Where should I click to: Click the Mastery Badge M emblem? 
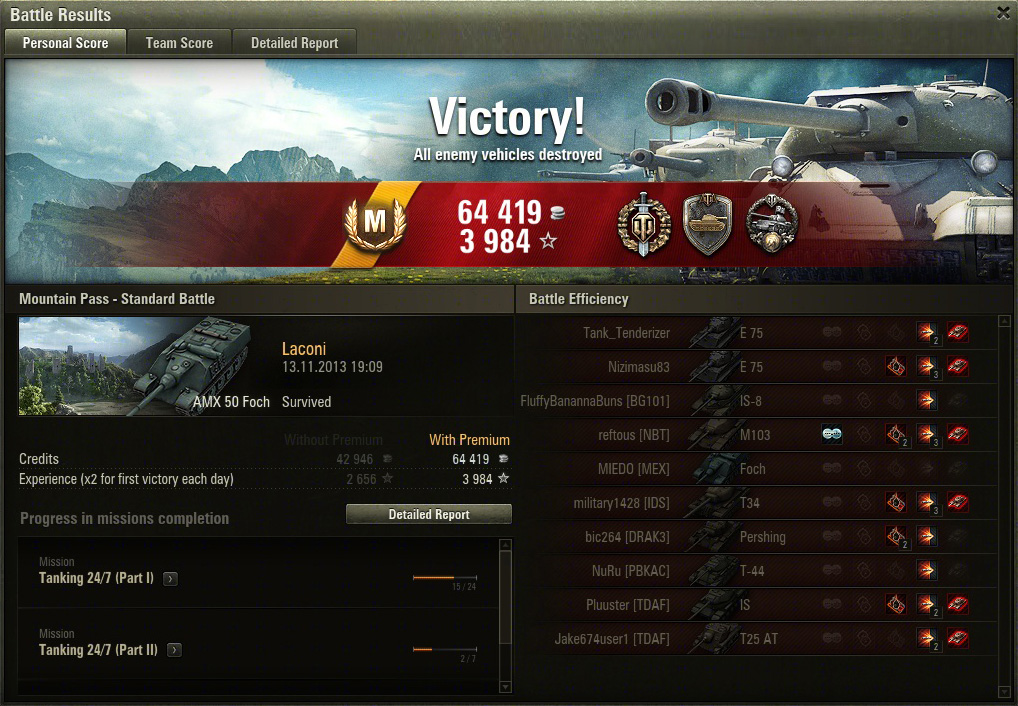coord(374,222)
